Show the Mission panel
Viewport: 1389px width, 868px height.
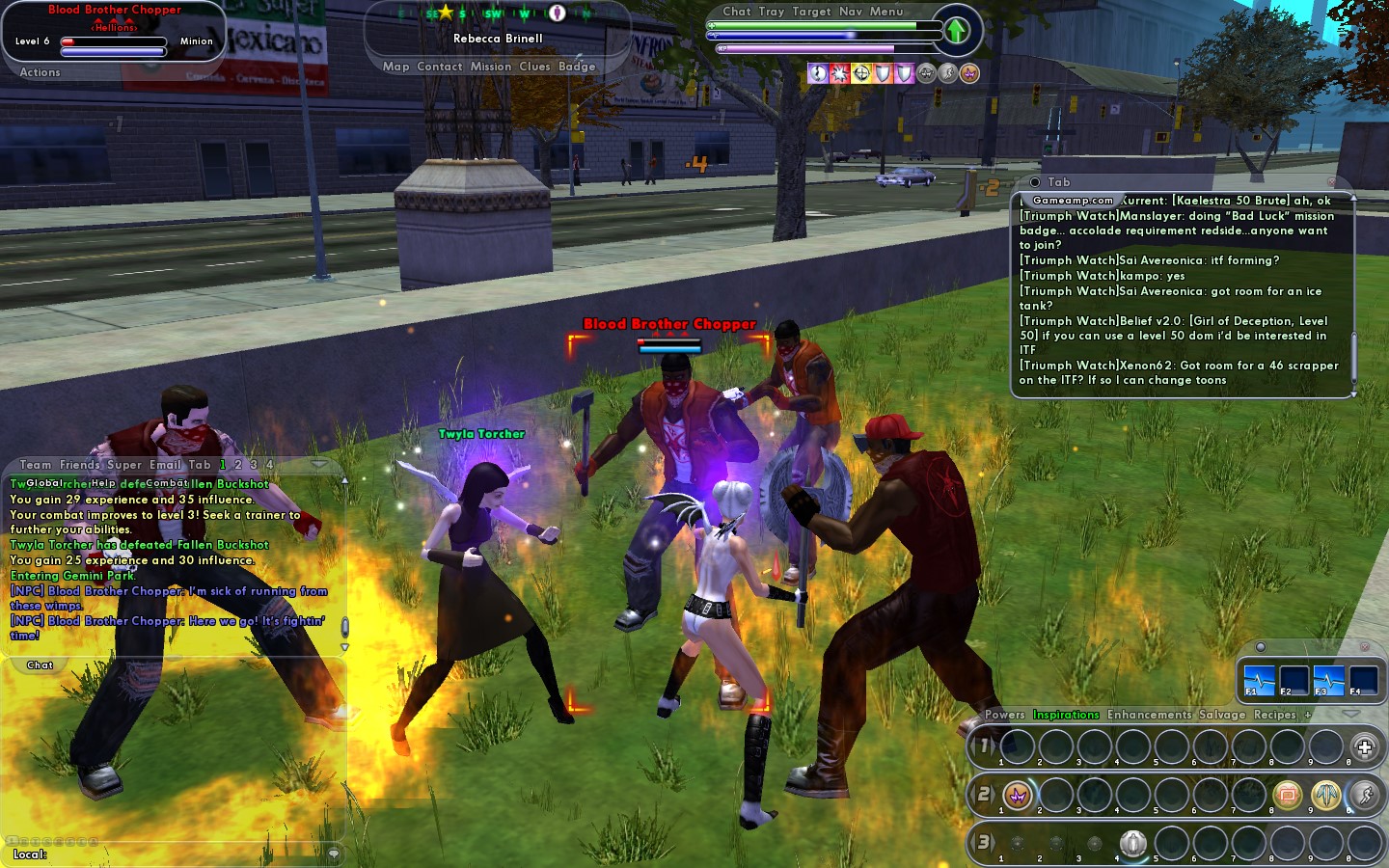[x=491, y=67]
